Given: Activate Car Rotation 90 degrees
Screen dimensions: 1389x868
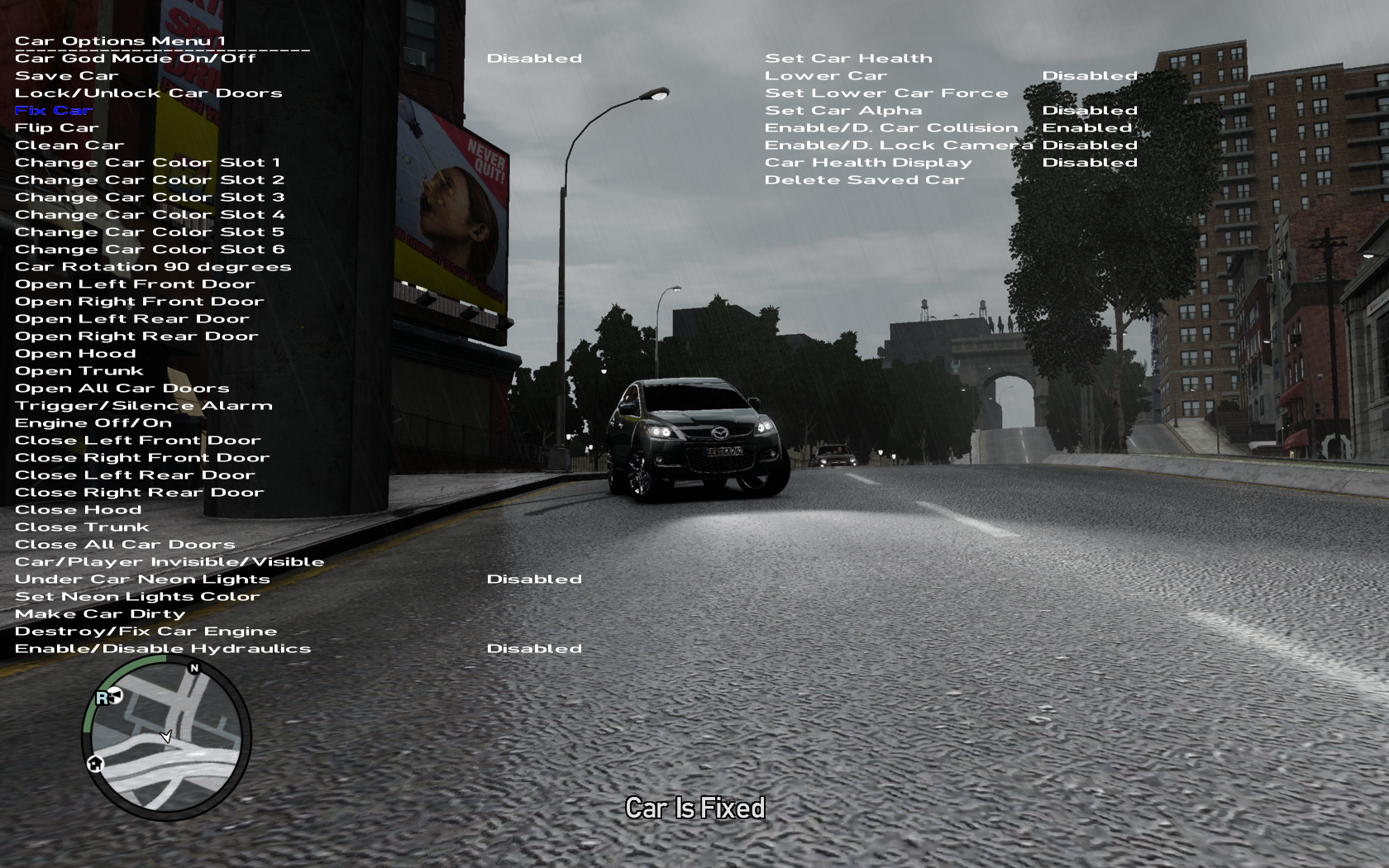Looking at the screenshot, I should pos(153,267).
